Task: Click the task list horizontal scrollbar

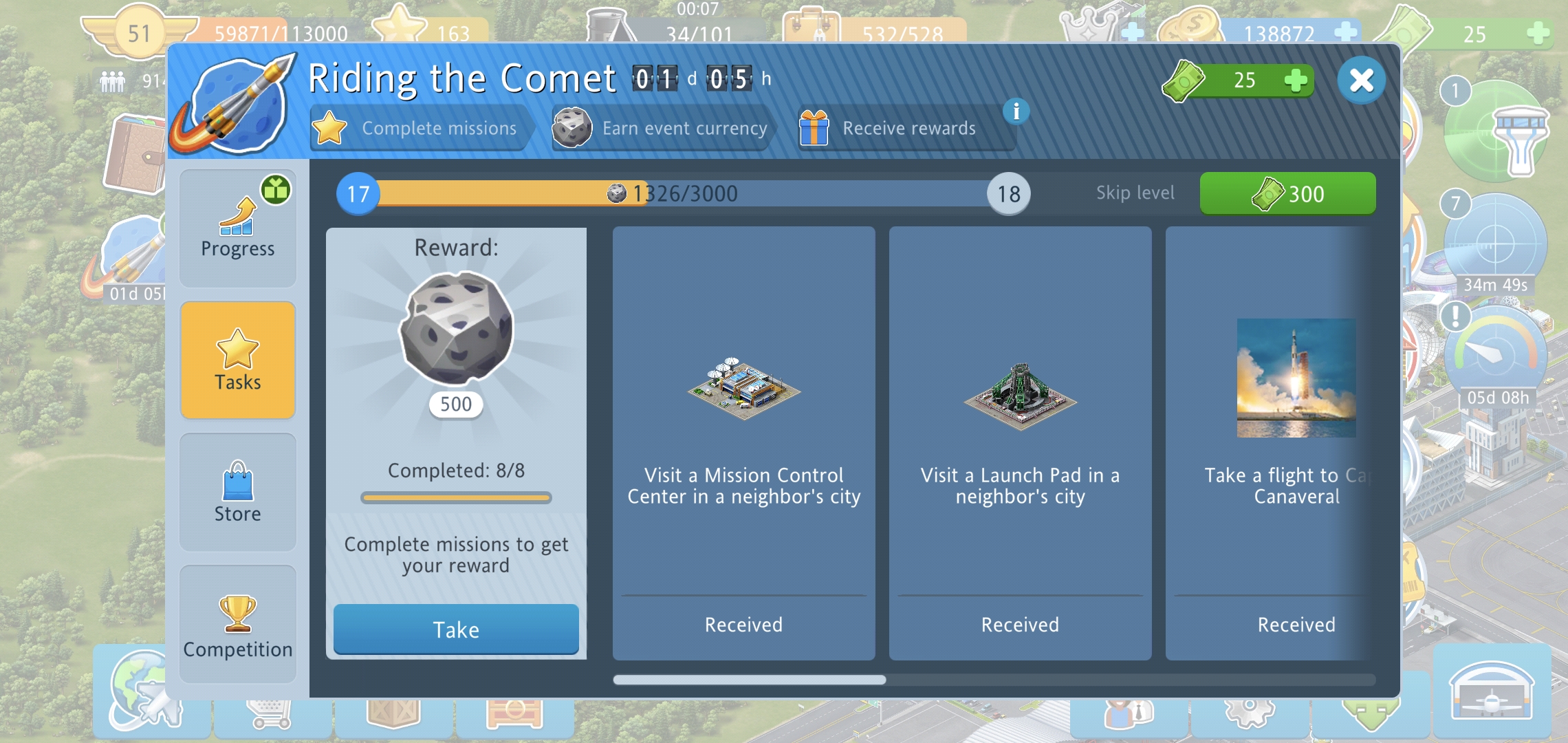Action: [x=750, y=680]
